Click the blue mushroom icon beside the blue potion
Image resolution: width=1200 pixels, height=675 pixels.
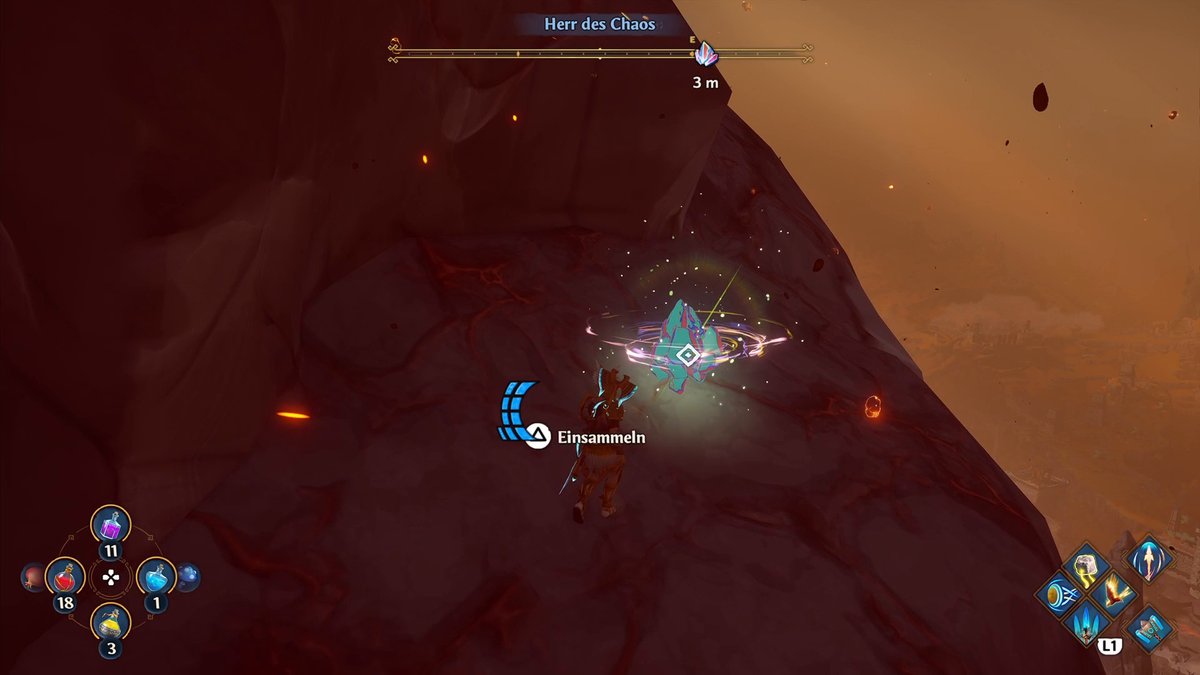[x=188, y=577]
